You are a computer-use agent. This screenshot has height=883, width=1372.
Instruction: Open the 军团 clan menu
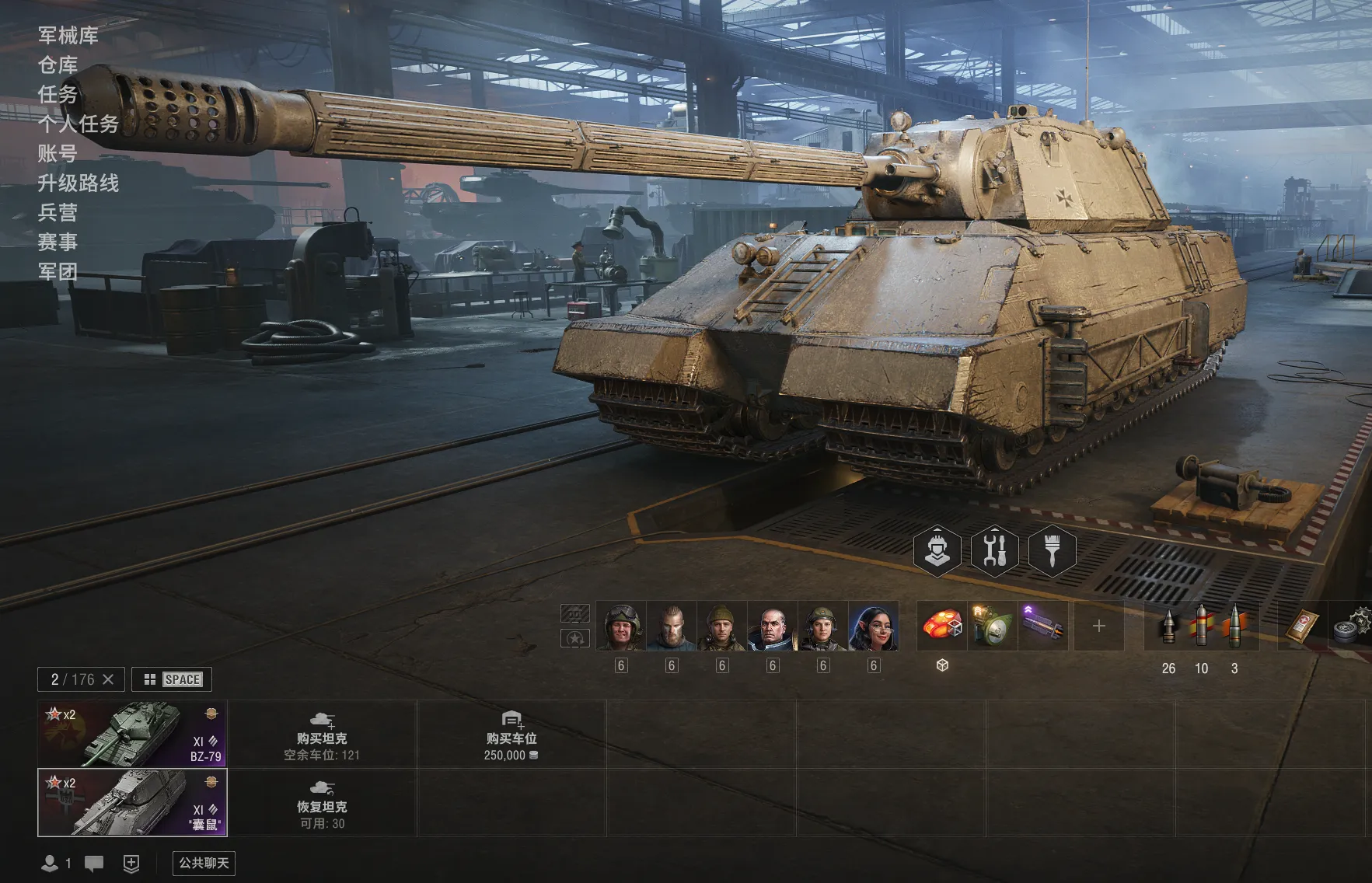tap(58, 272)
